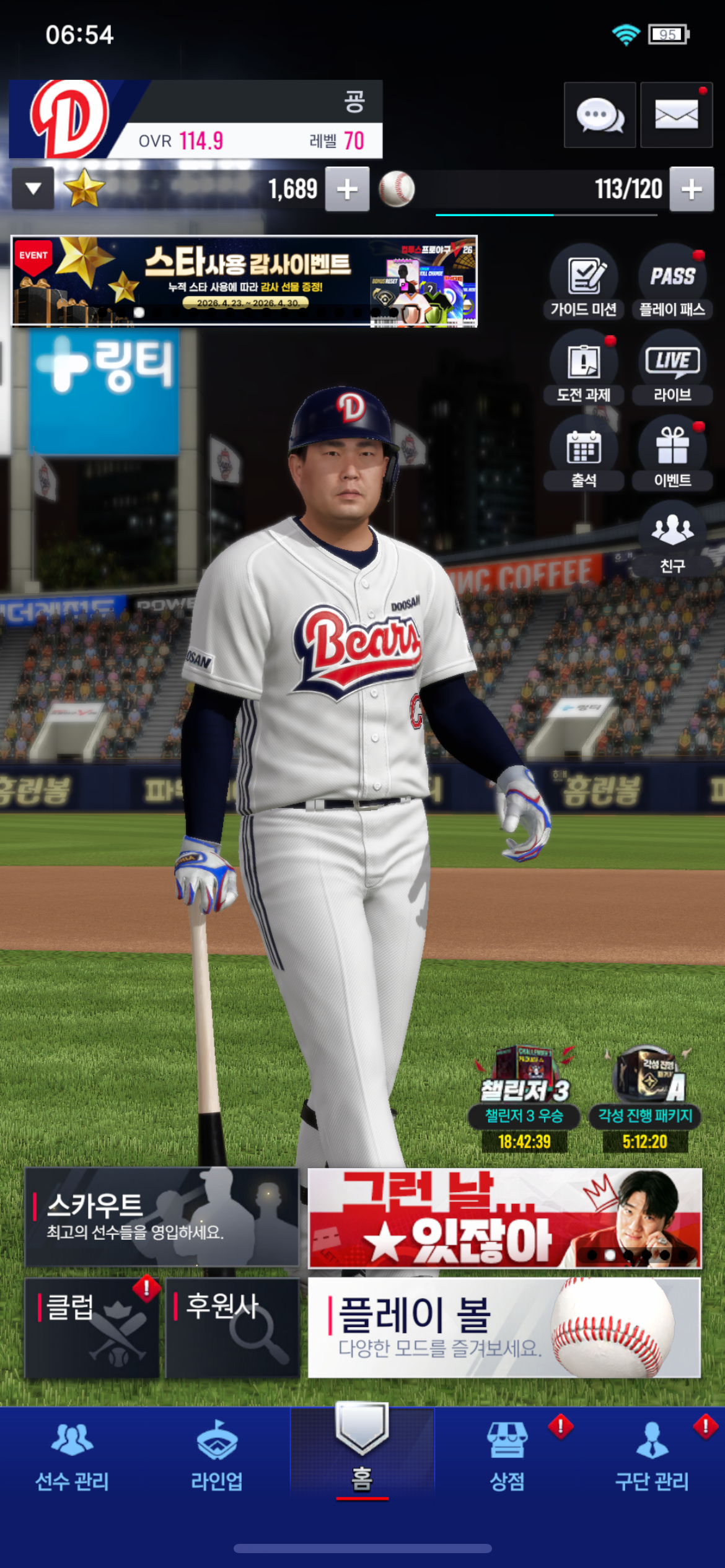Open the 후원사 sponsor menu
Image resolution: width=725 pixels, height=1568 pixels.
233,1328
